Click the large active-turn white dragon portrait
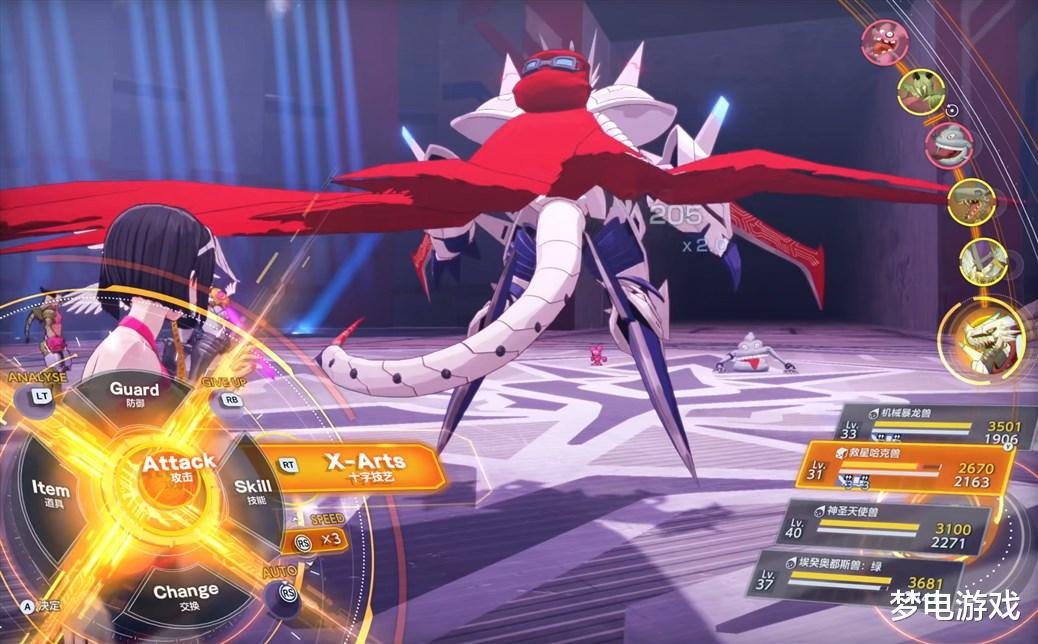 tap(981, 339)
